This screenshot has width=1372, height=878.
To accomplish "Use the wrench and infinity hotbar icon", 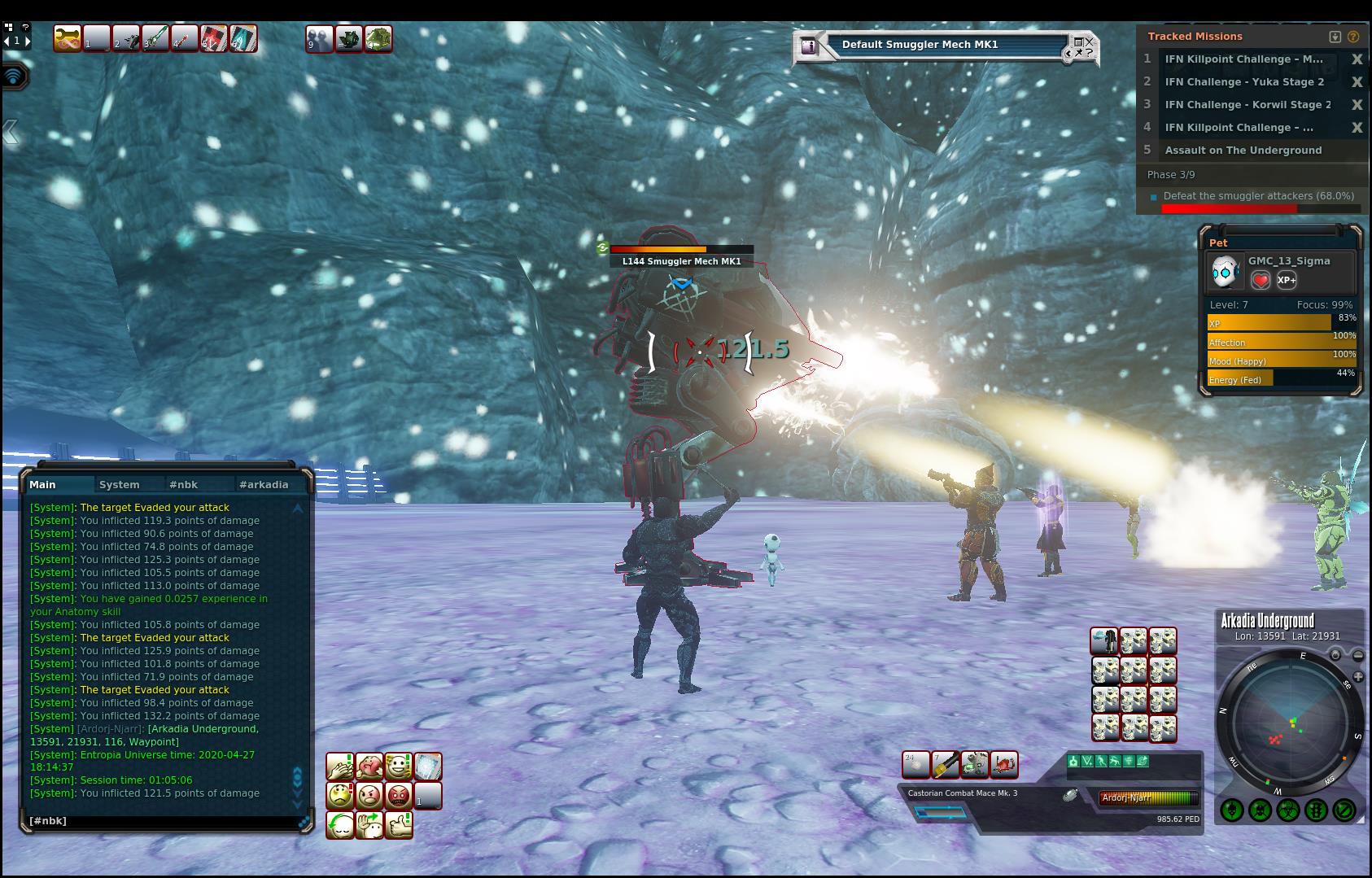I will point(68,38).
